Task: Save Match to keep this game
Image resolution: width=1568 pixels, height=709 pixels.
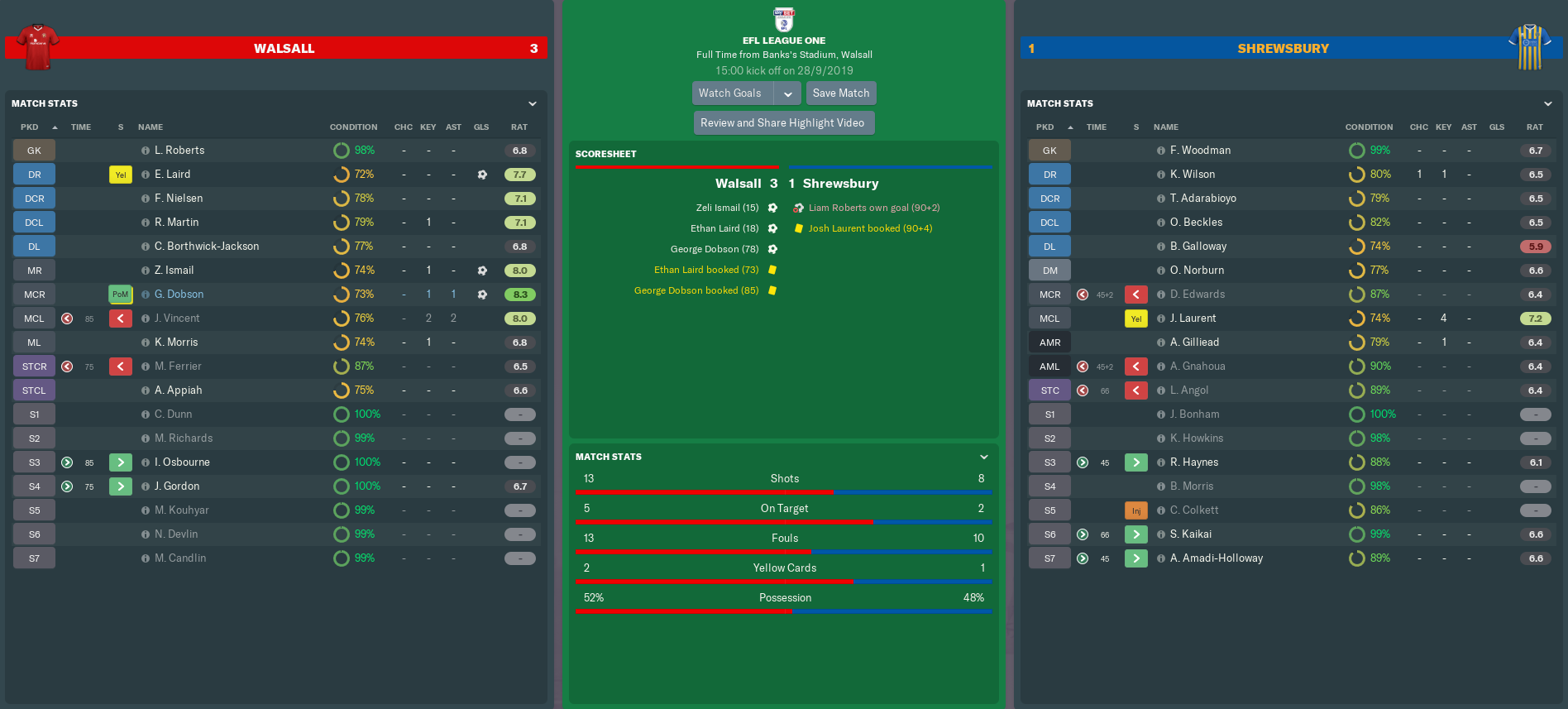Action: coord(840,93)
